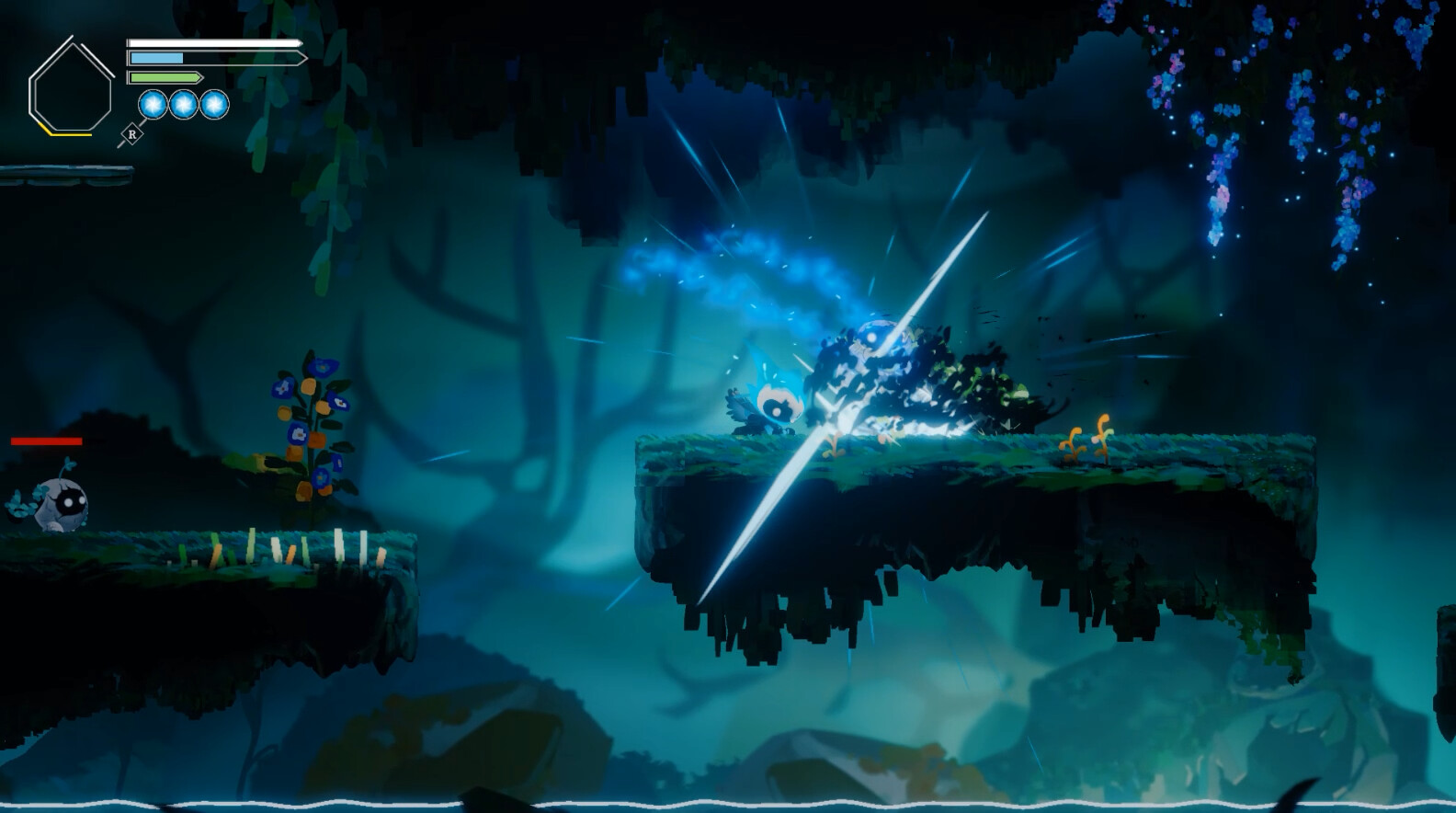
Task: Select the rightmost blue spirit orb
Action: tap(212, 106)
